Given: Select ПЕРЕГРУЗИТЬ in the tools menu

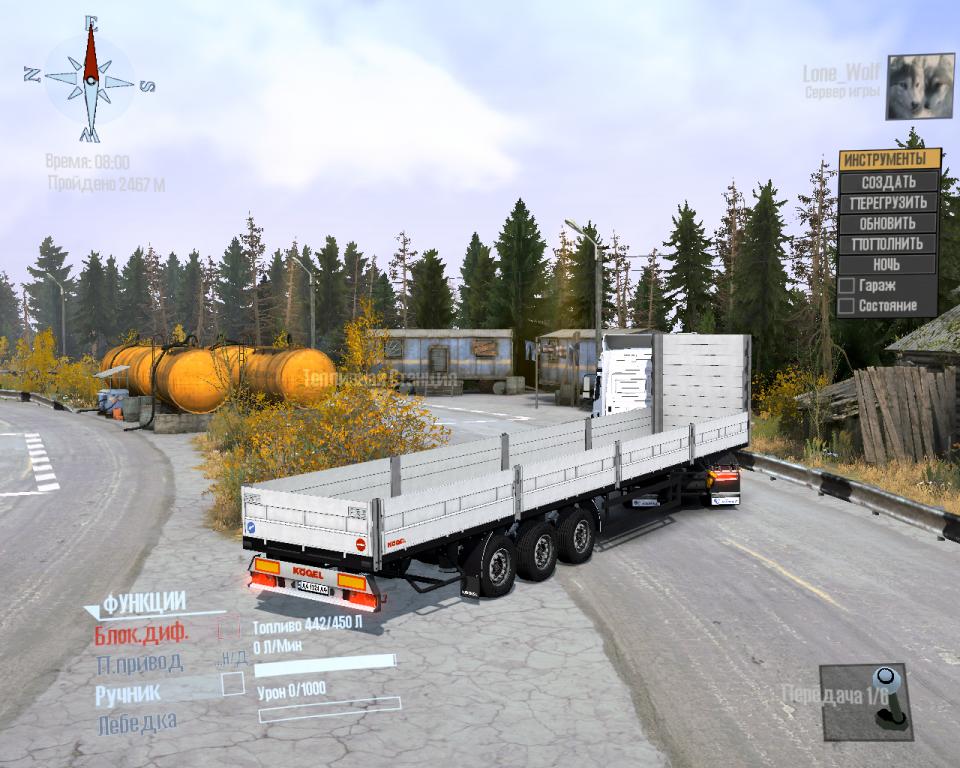Looking at the screenshot, I should [x=889, y=203].
